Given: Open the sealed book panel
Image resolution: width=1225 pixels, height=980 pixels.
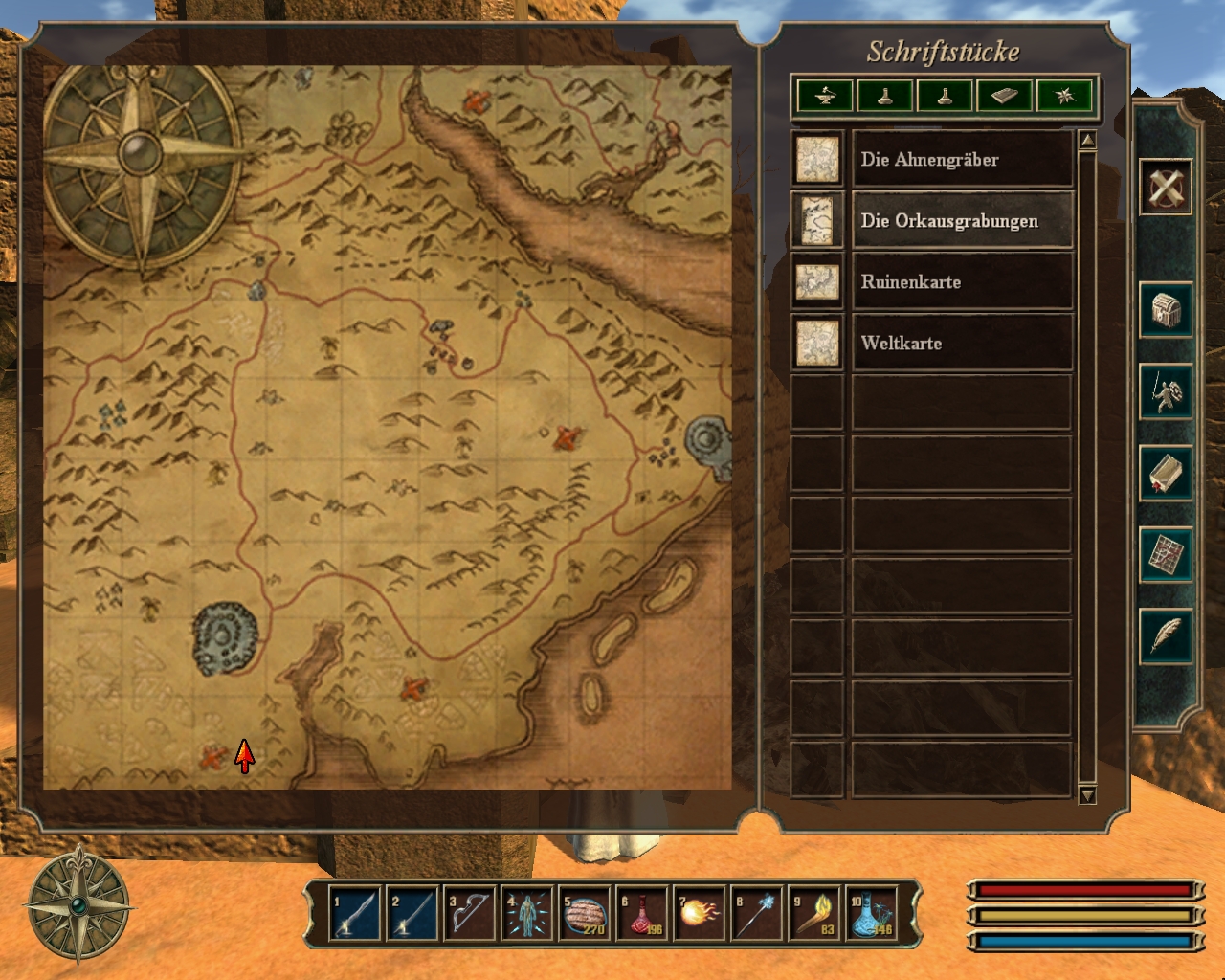Looking at the screenshot, I should coord(1166,473).
